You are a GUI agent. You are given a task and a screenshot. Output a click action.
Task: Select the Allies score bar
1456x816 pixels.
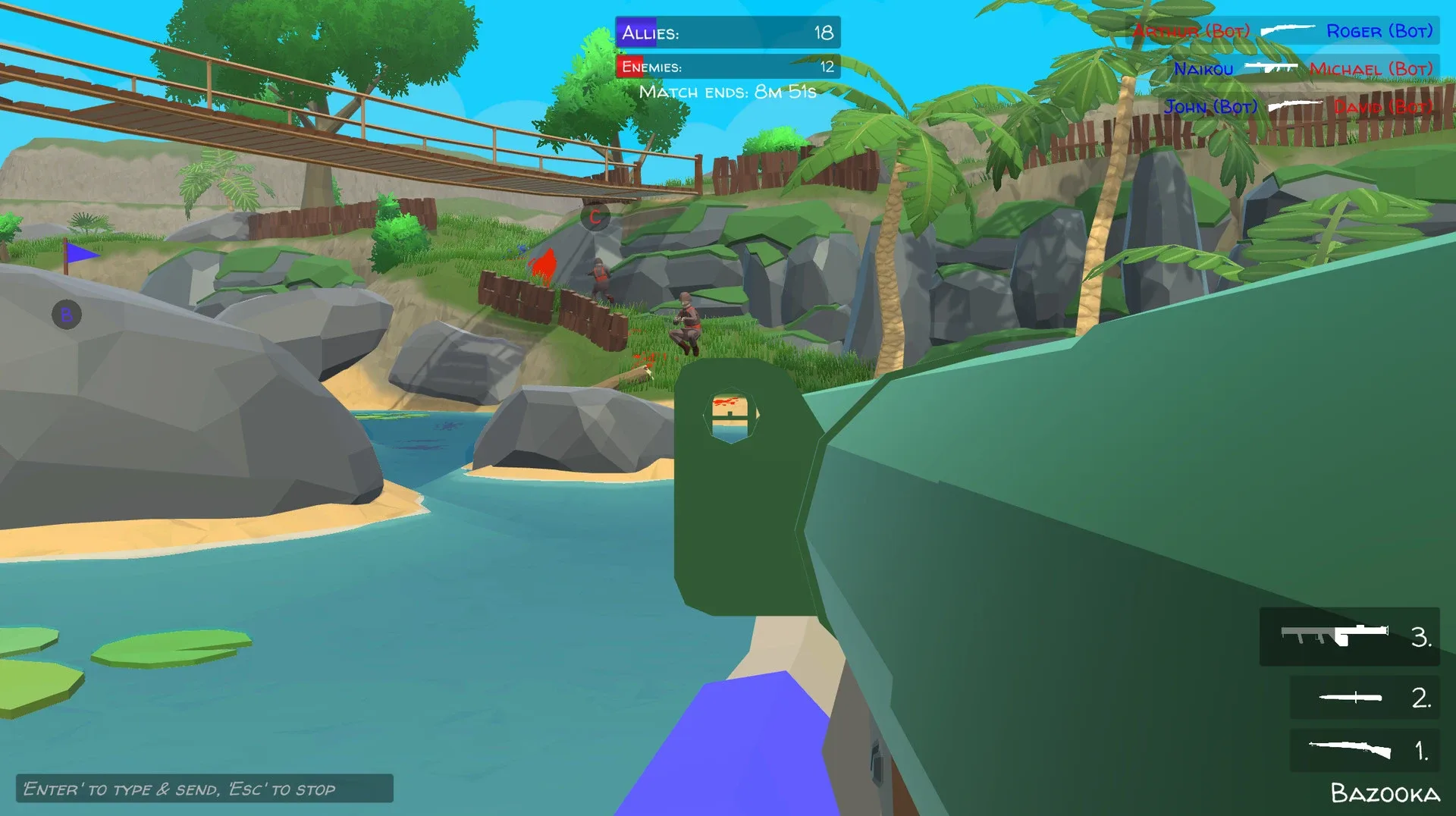click(728, 32)
